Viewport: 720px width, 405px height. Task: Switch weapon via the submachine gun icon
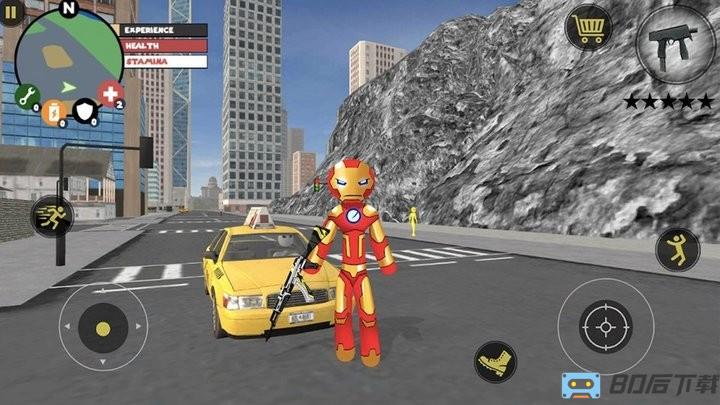coord(670,44)
